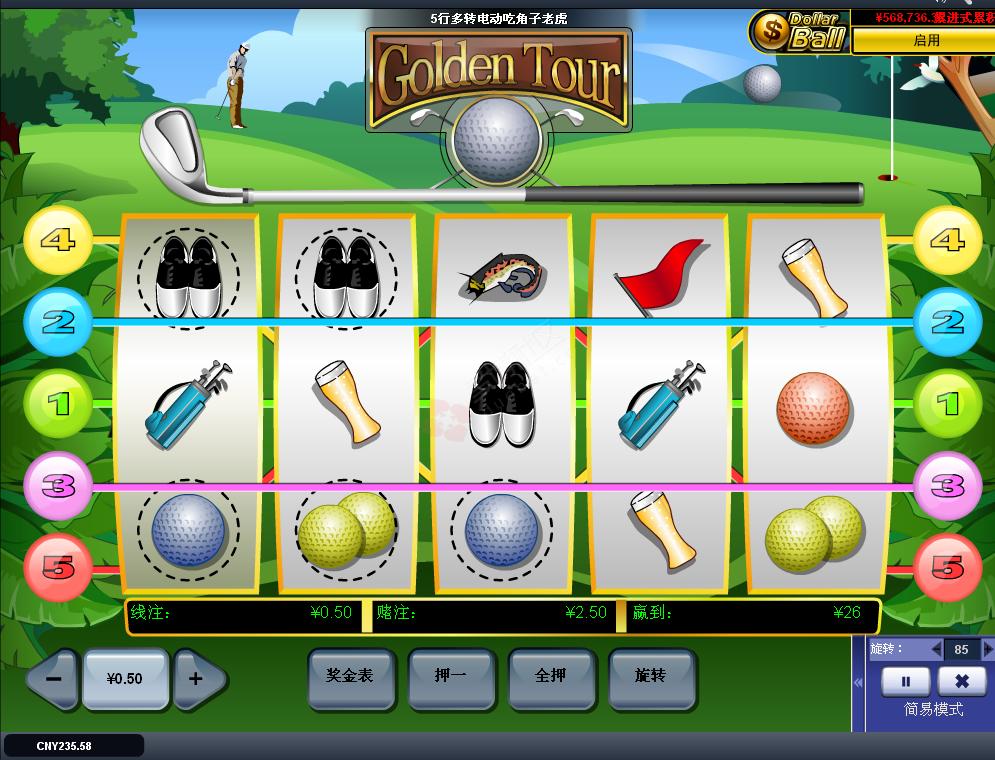Pause the auto spin
Screen dimensions: 995x760
pos(906,681)
